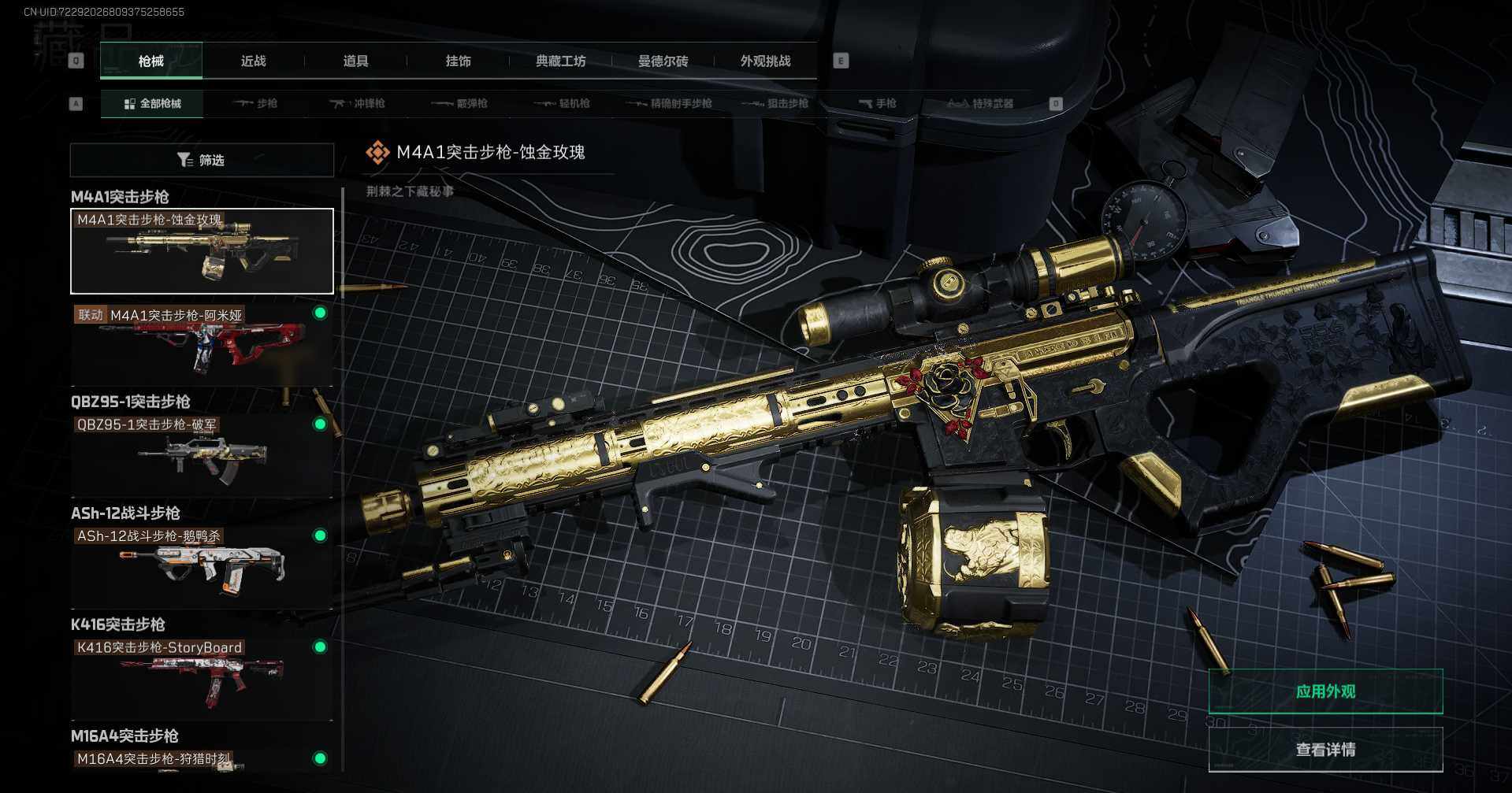Open the 曼德尔砖 tab
The image size is (1512, 793).
(x=663, y=61)
